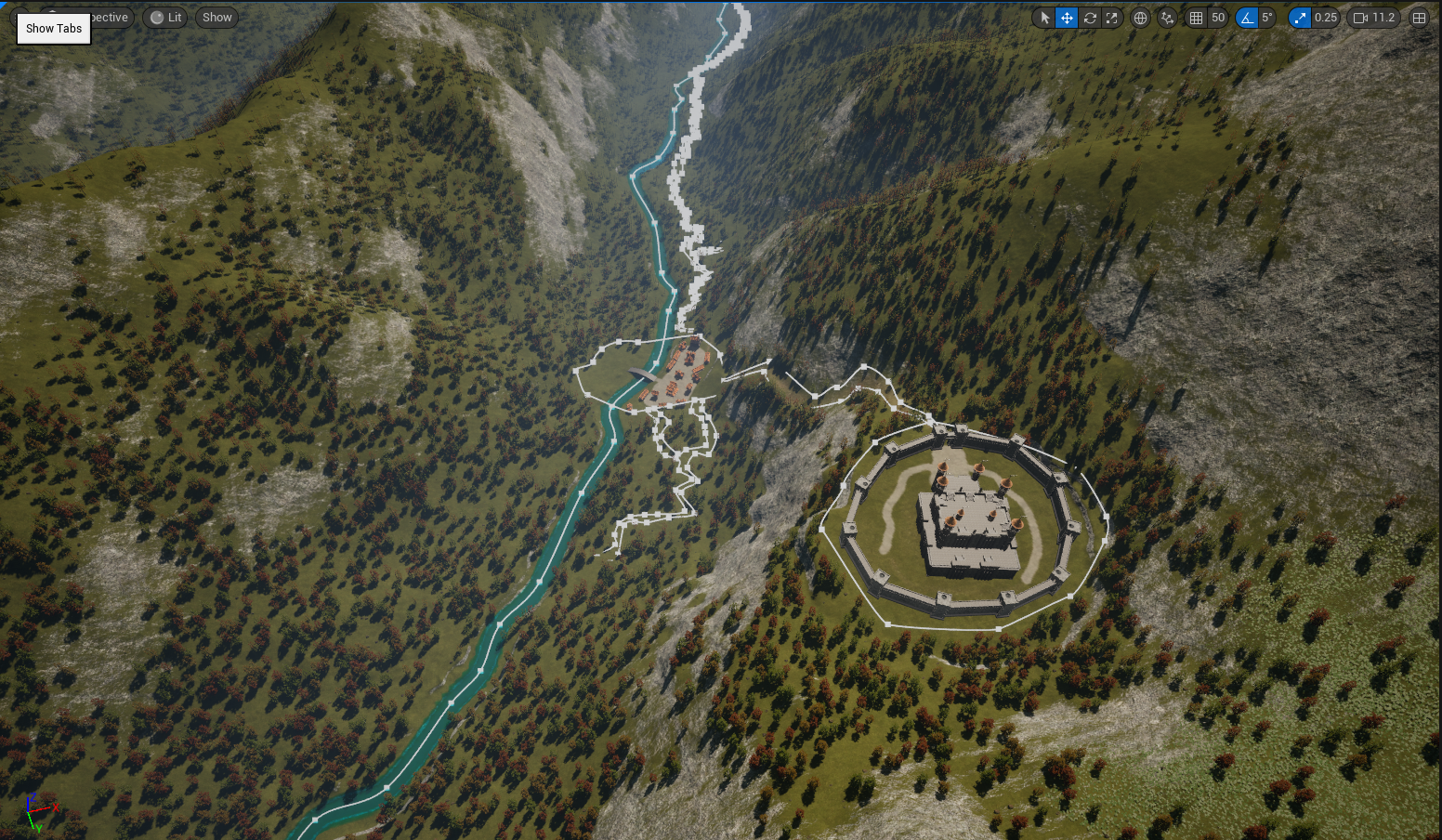Switch to the rotate gizmo tool
The width and height of the screenshot is (1442, 840).
(x=1090, y=18)
